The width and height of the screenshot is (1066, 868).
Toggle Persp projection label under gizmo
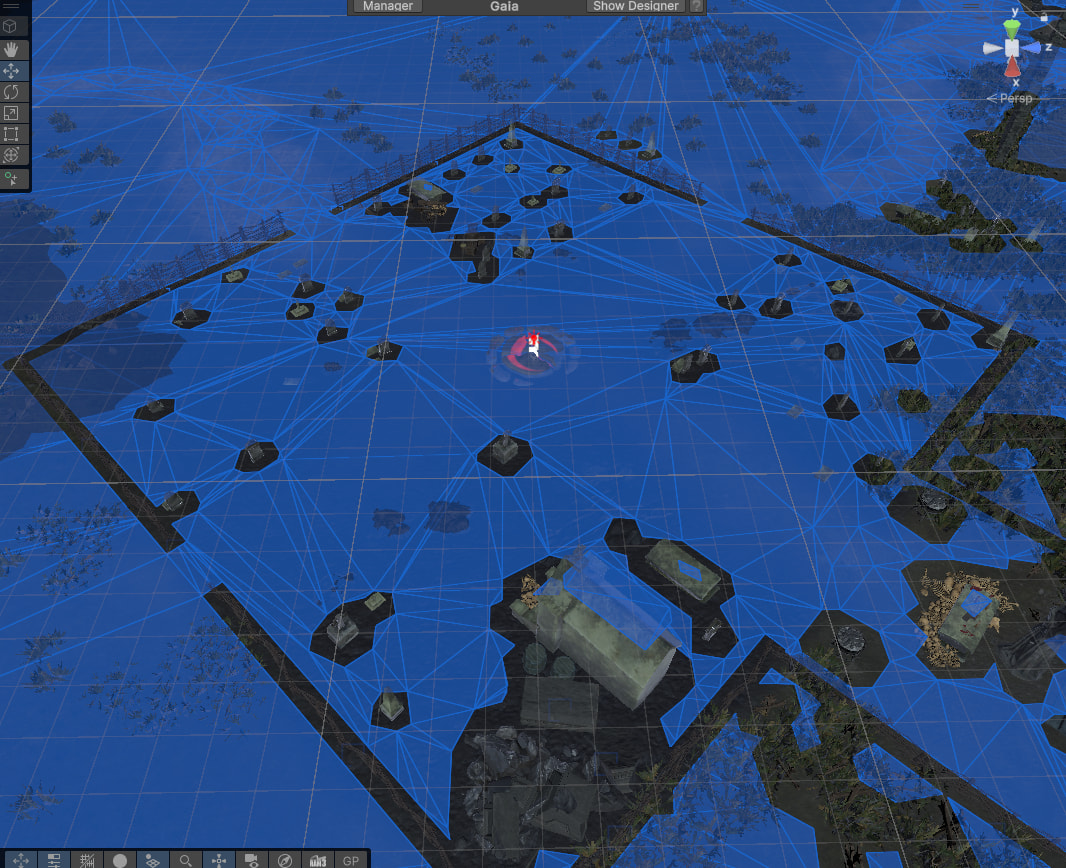(1010, 99)
